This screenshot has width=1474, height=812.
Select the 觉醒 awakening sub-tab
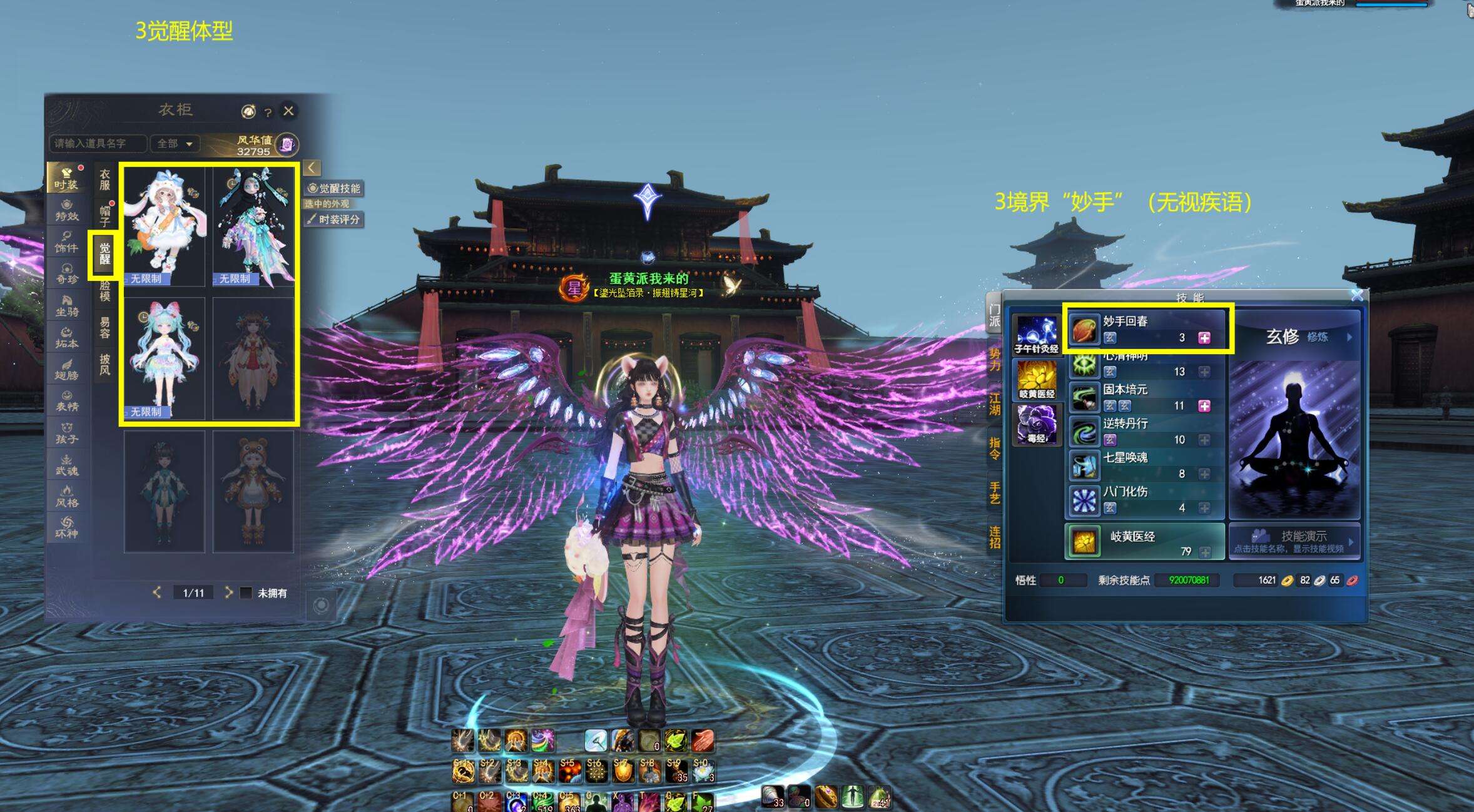click(104, 254)
